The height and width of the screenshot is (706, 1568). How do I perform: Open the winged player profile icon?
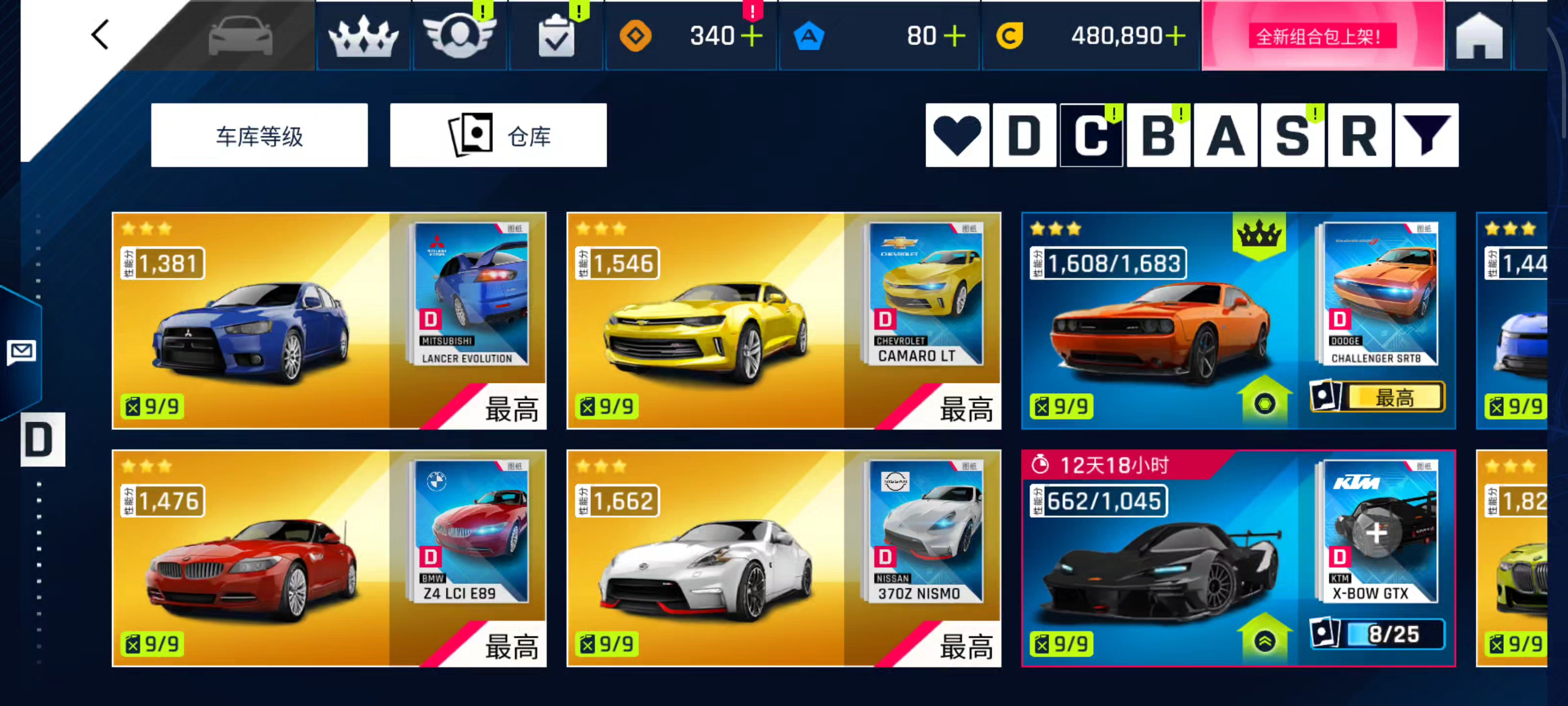click(x=460, y=37)
